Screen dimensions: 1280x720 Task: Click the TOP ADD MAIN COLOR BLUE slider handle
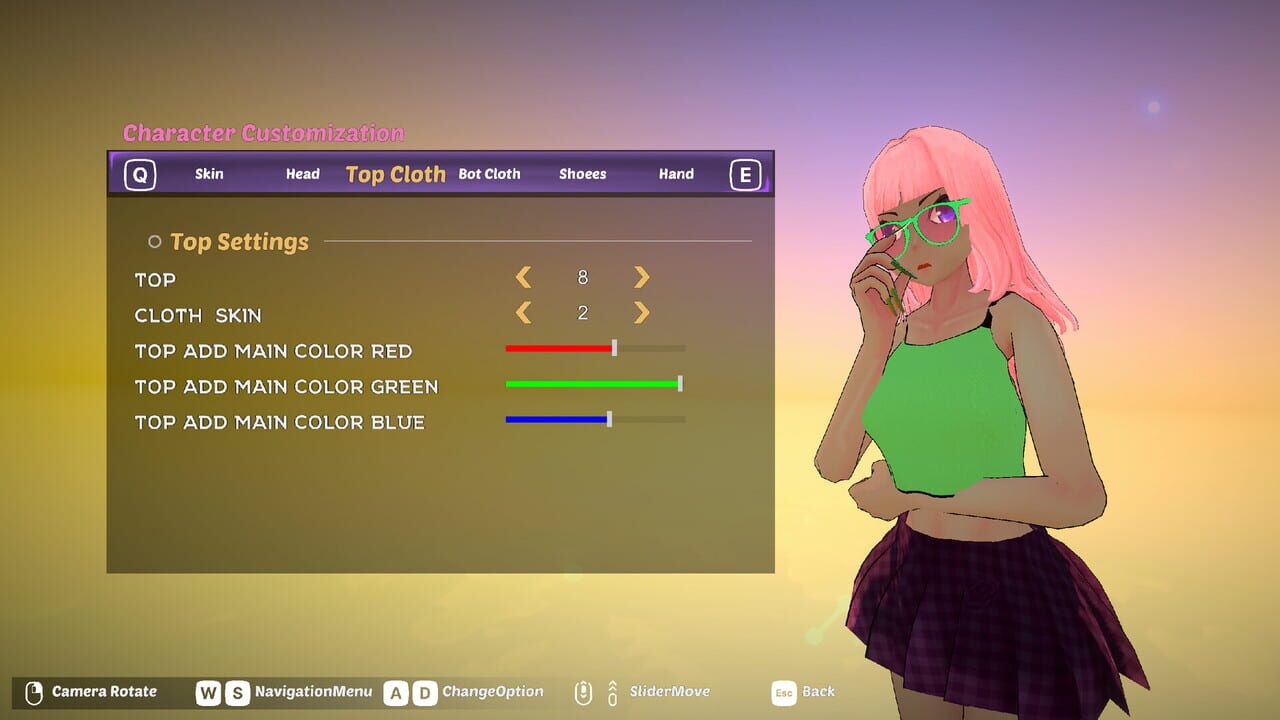click(x=608, y=419)
